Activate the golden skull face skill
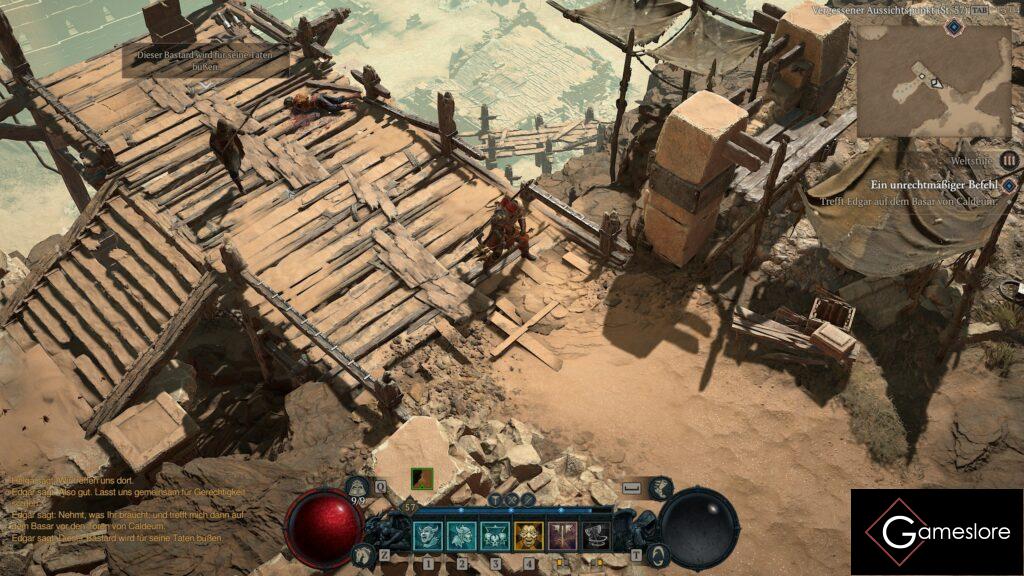Screen dimensions: 1024x576 [529, 536]
